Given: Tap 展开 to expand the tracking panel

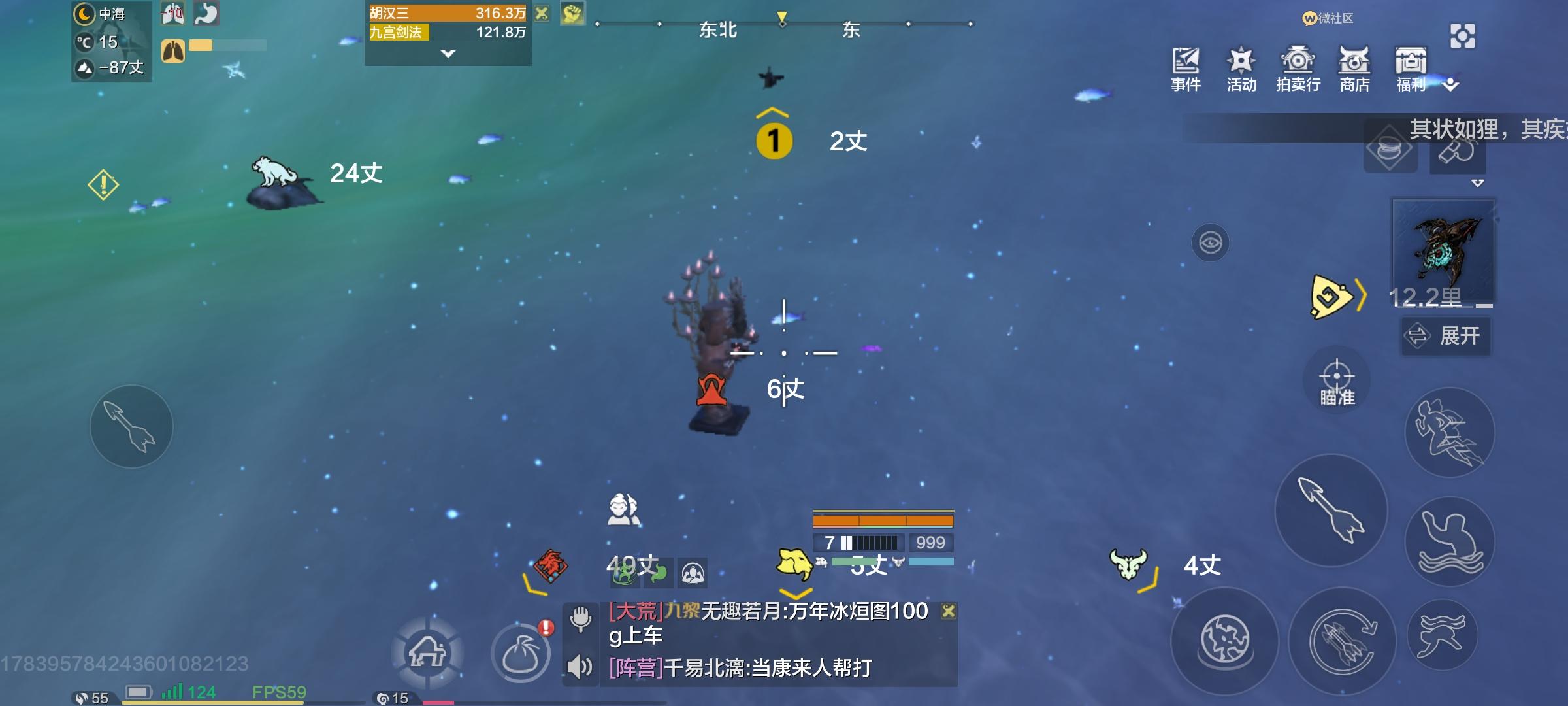Looking at the screenshot, I should [1445, 336].
